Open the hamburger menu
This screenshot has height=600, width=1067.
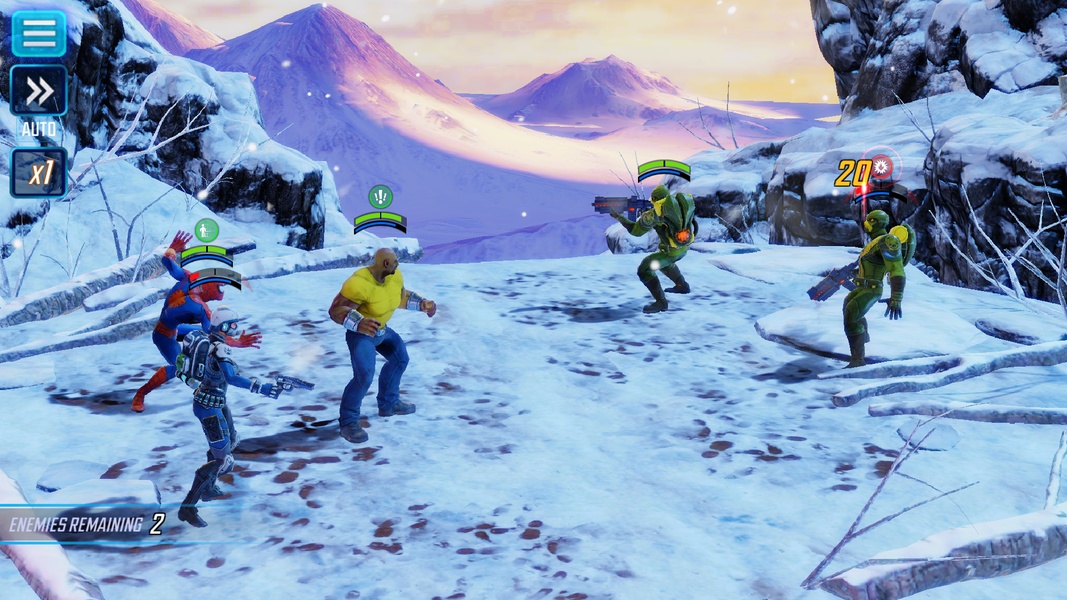(x=39, y=33)
